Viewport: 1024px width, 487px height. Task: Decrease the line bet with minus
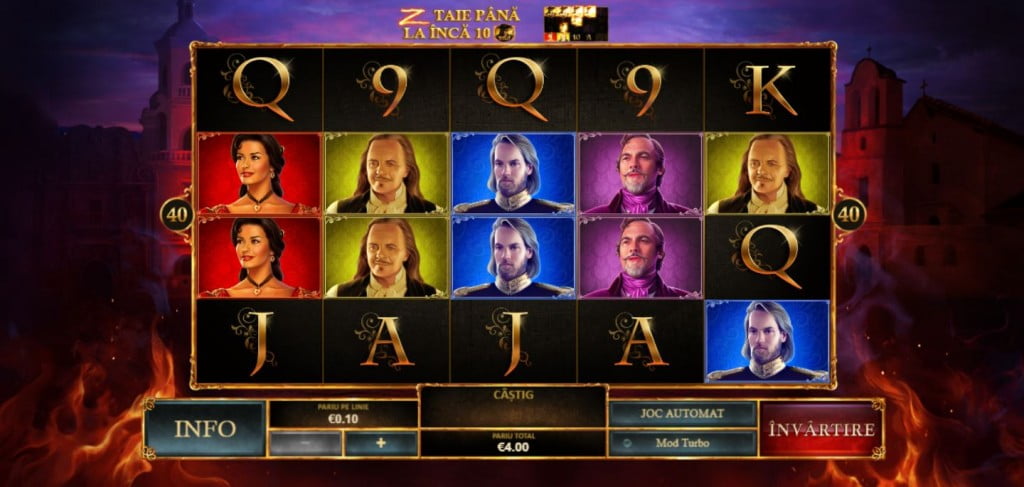305,444
